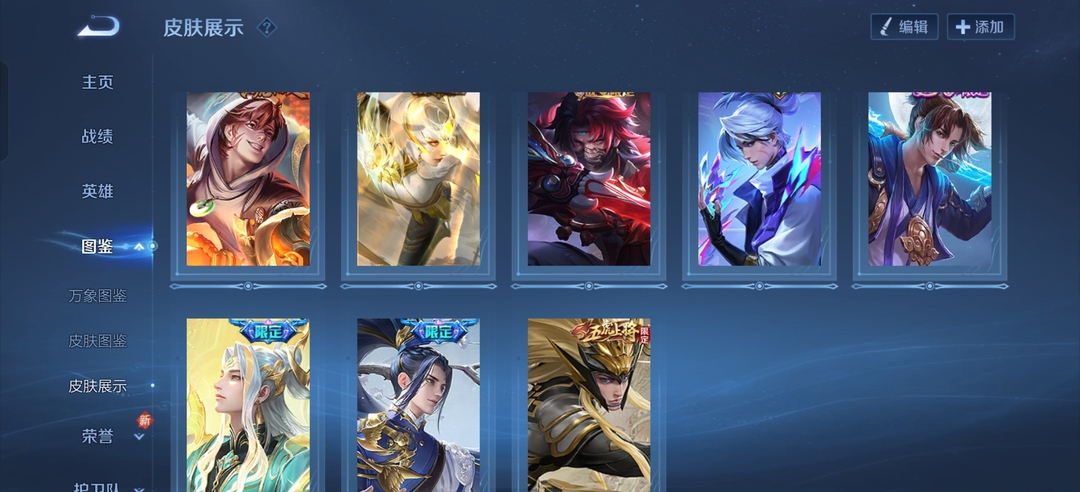Open the 战绩 tab
The image size is (1080, 492).
pos(98,136)
